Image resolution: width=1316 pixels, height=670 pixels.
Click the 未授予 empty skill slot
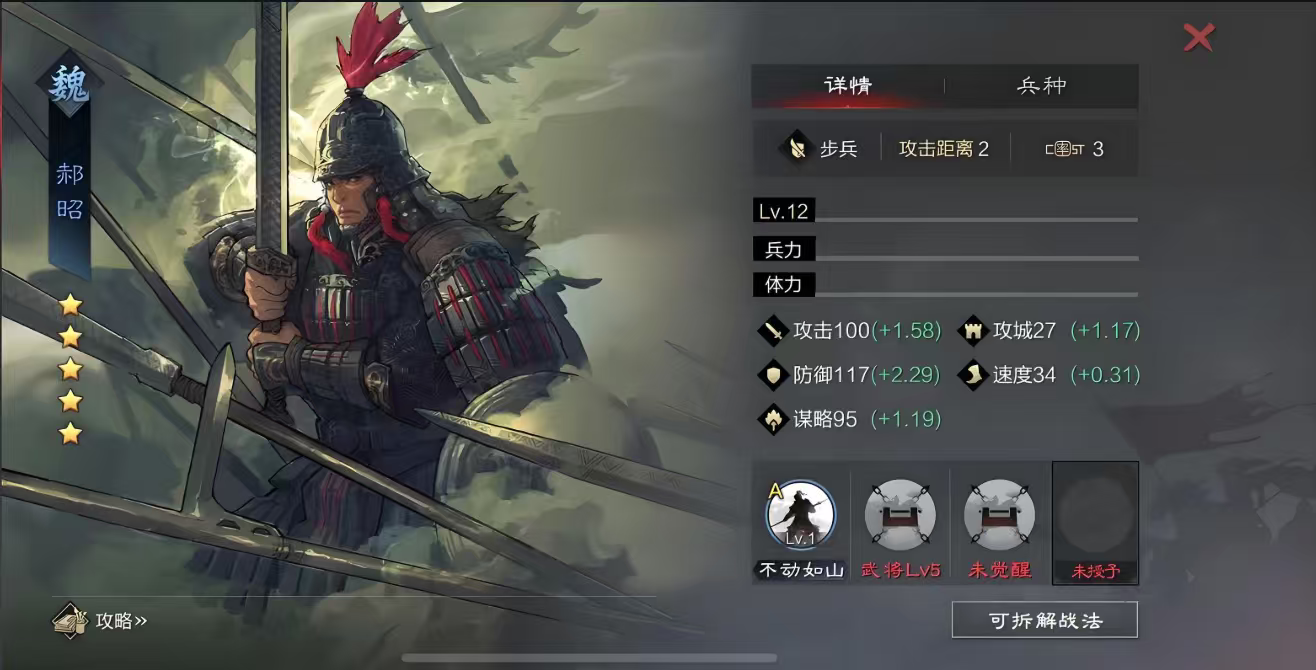(1095, 520)
